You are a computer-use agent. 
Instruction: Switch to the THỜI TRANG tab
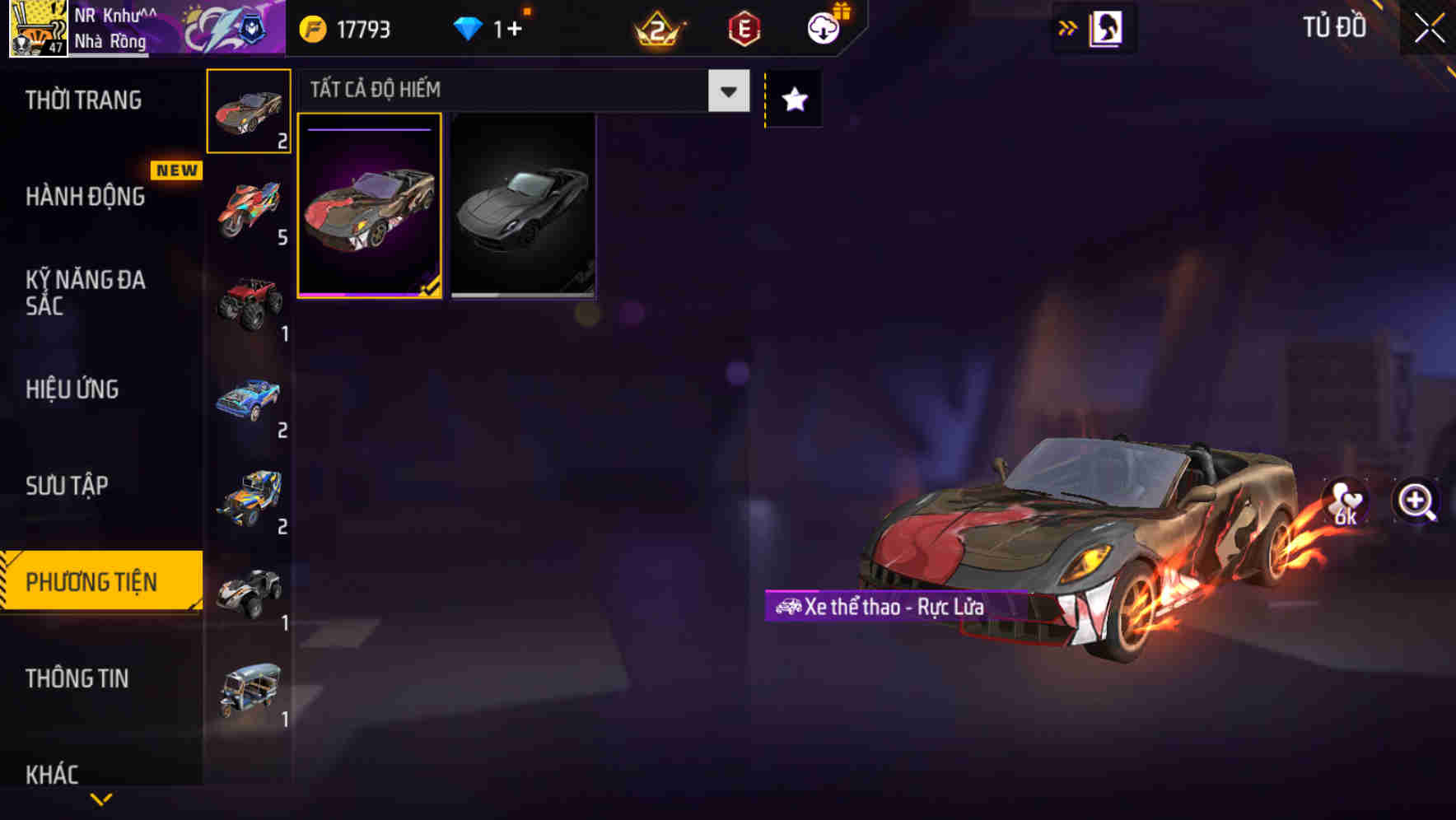(82, 100)
